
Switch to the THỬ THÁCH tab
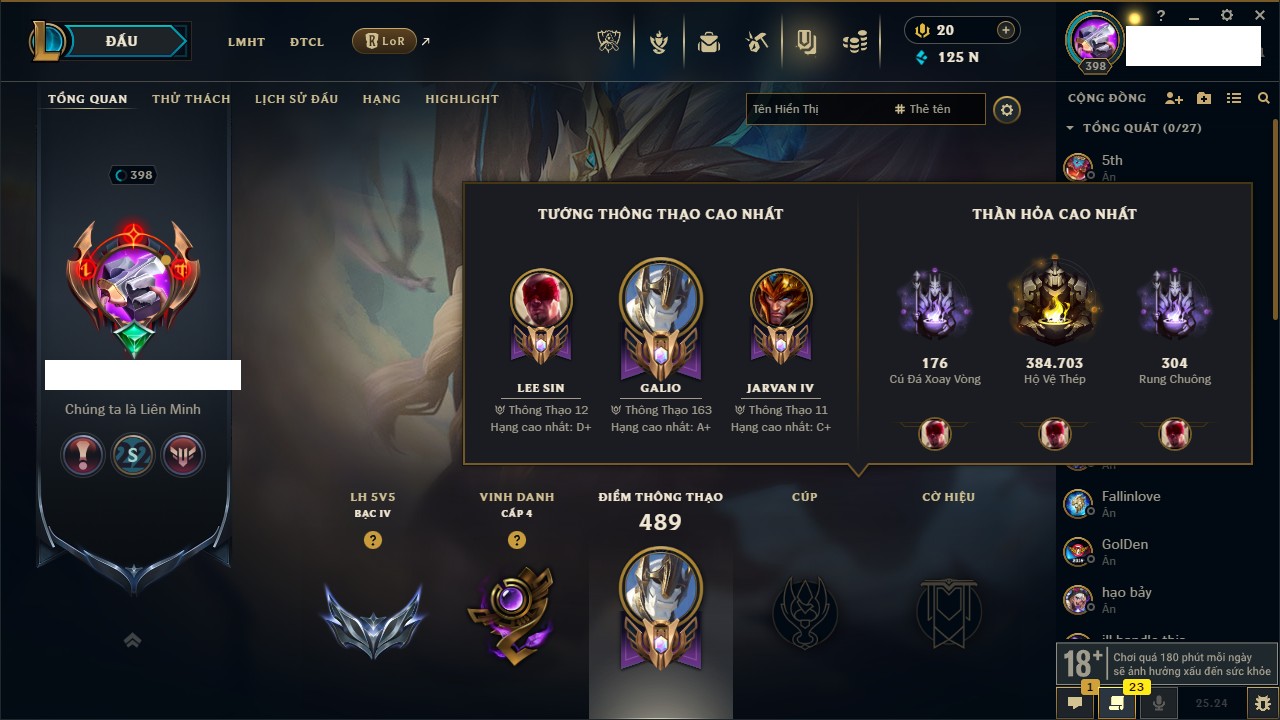click(x=191, y=99)
